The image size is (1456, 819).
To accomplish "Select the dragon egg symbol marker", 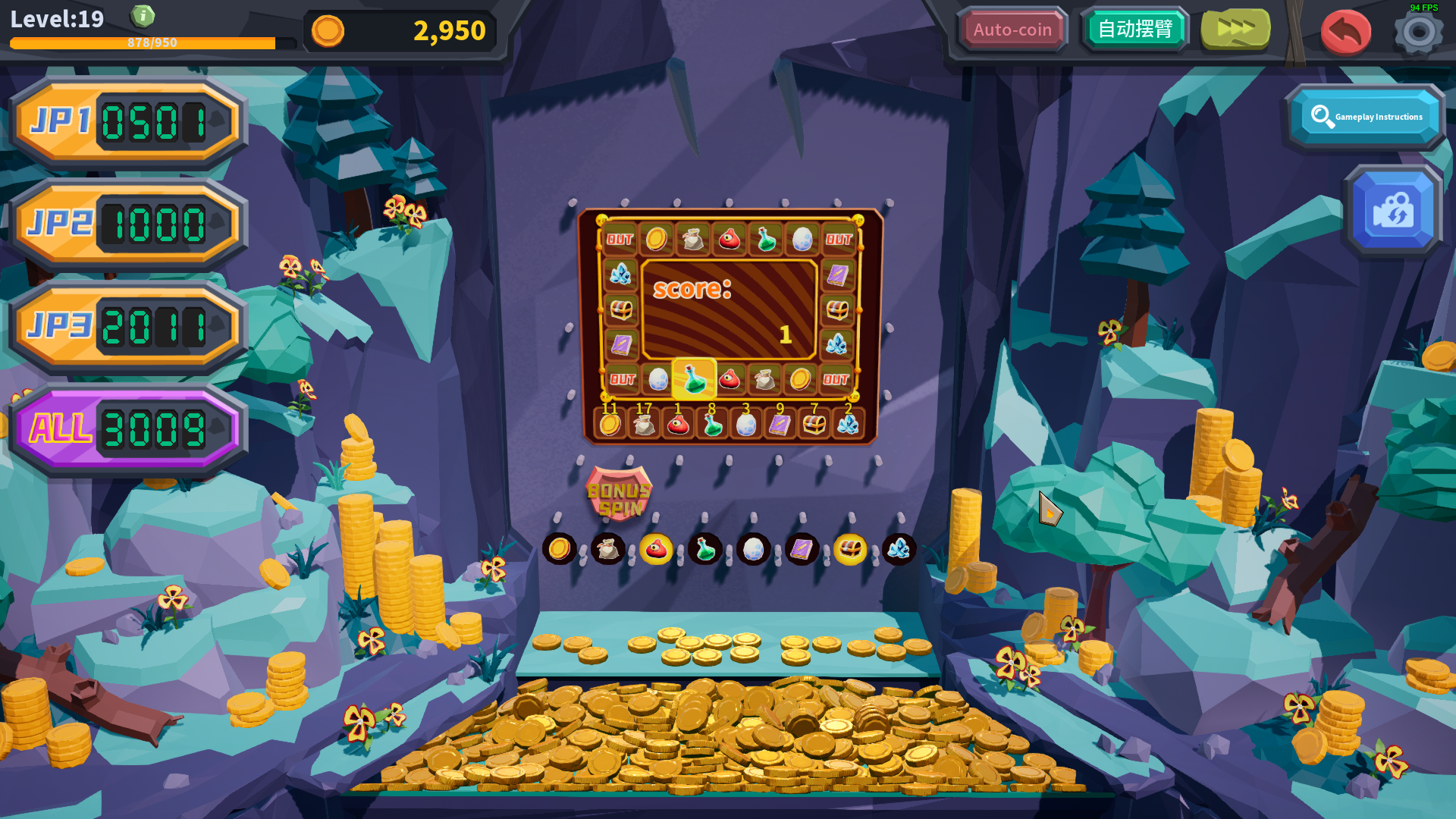I will tap(753, 548).
